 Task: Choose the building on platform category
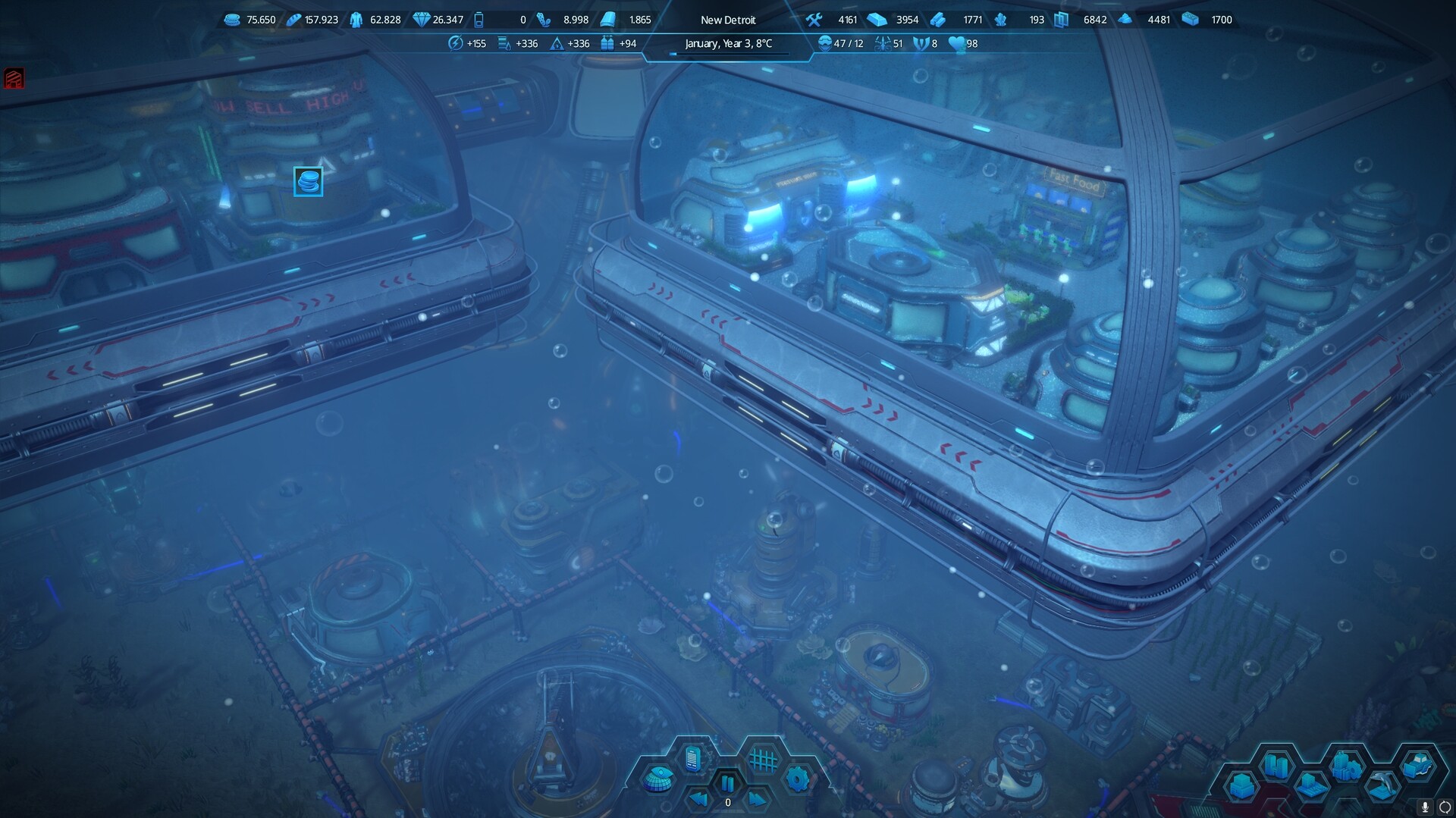[x=1312, y=786]
